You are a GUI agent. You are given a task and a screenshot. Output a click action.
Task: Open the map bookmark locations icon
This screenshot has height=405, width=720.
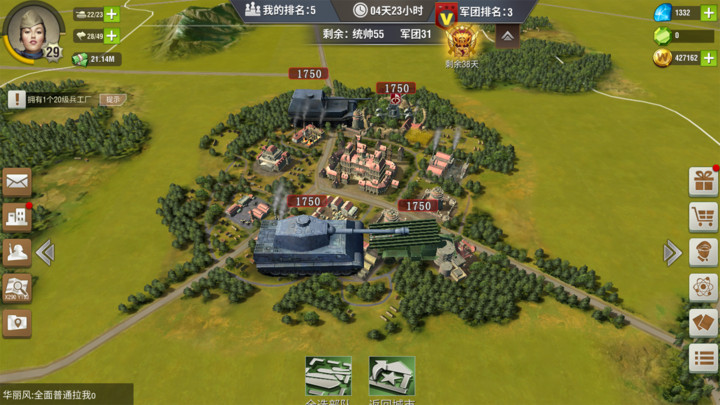pos(17,322)
